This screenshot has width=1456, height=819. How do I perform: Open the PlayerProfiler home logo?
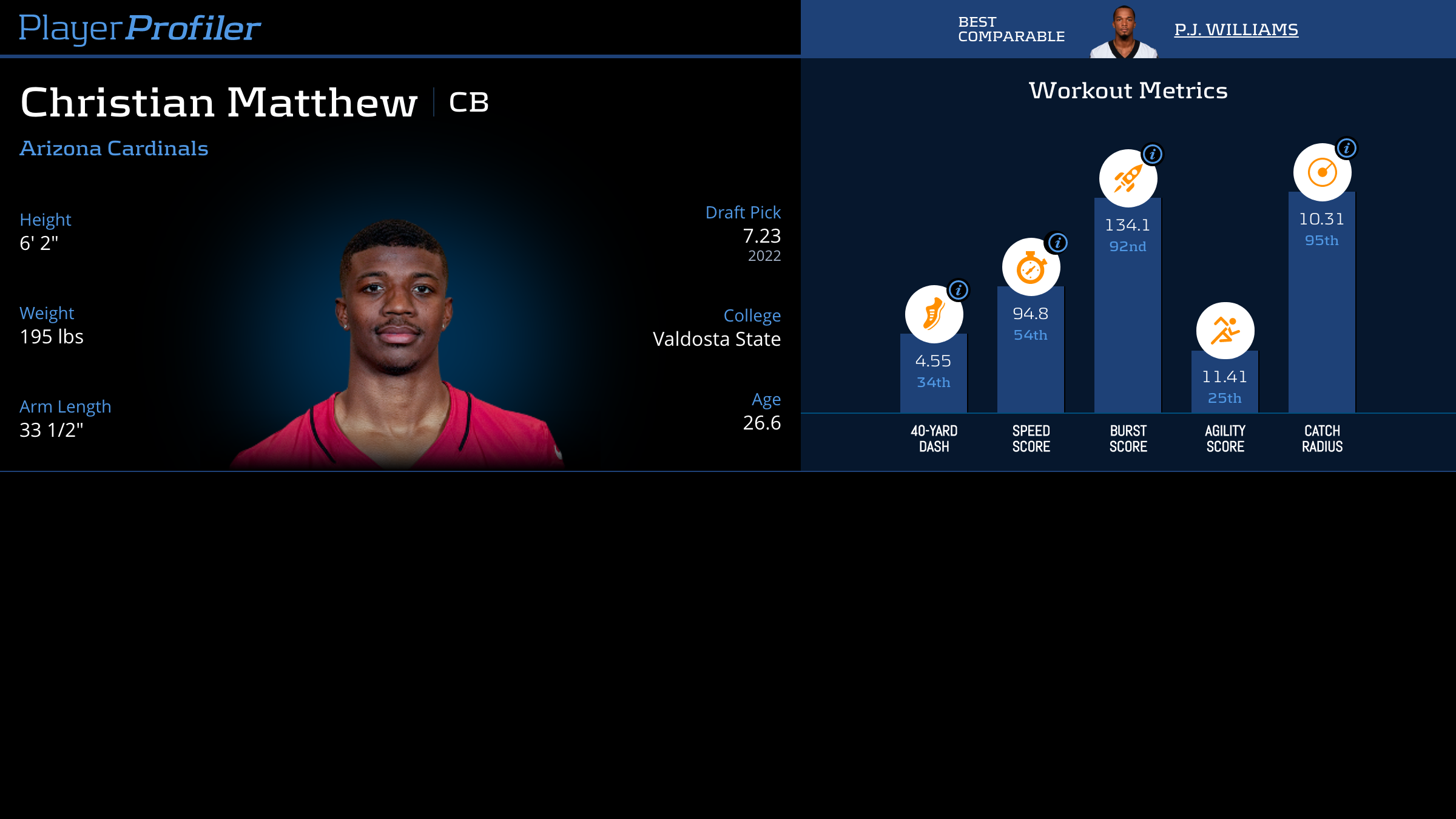140,28
